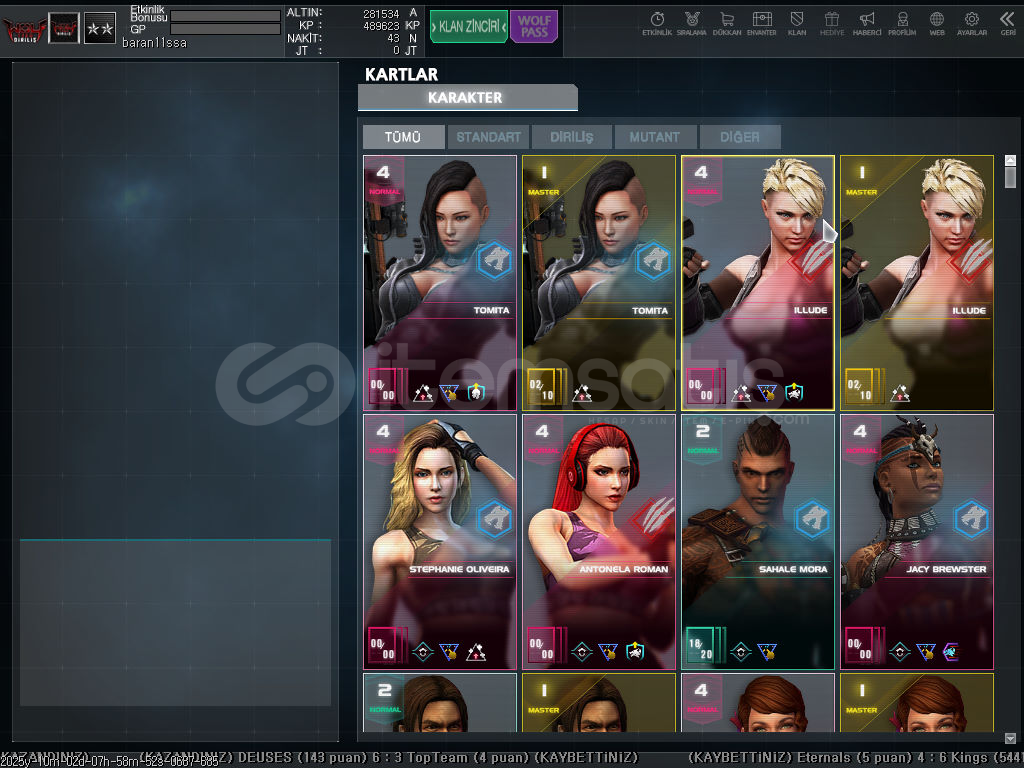Switch to the Standart tab
The image size is (1024, 768).
pos(488,137)
